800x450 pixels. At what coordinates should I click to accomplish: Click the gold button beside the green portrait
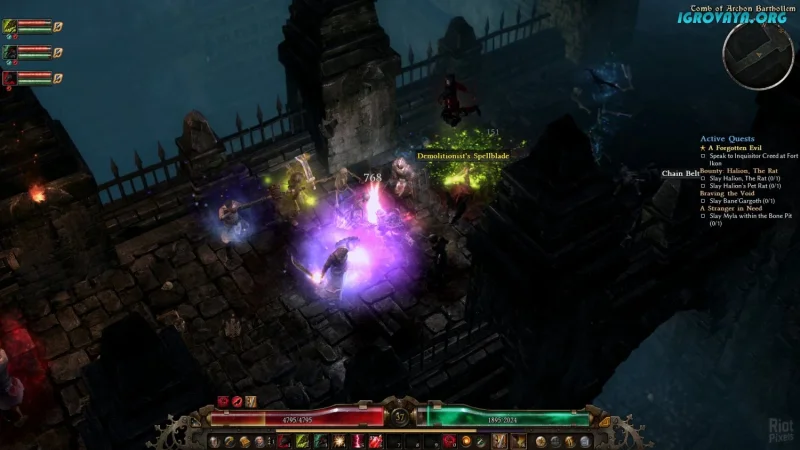tap(57, 51)
